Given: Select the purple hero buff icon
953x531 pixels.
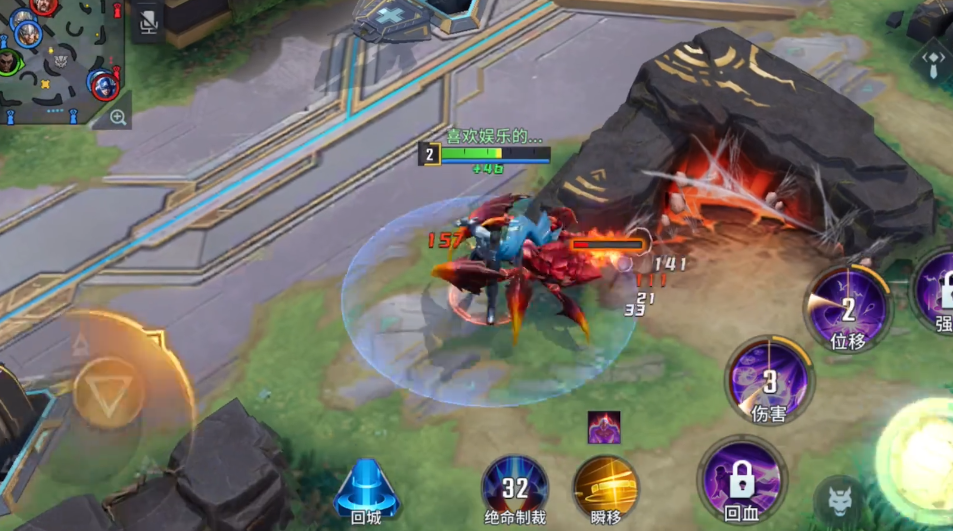Looking at the screenshot, I should pyautogui.click(x=603, y=427).
